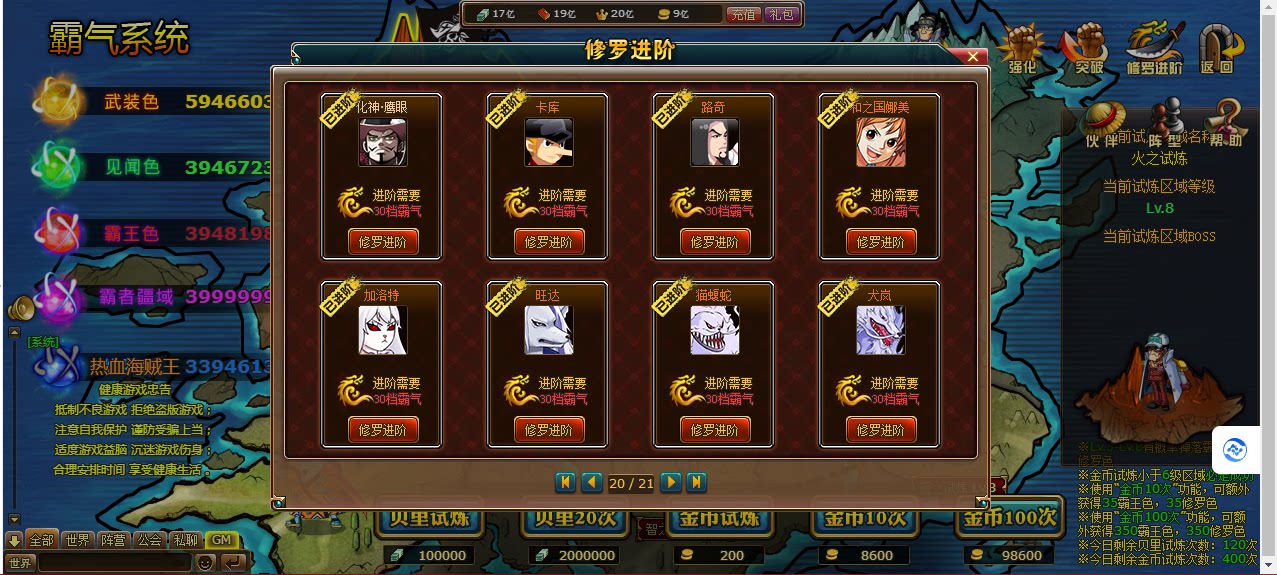Select the 路奇 character portrait
1277x575 pixels.
click(715, 142)
